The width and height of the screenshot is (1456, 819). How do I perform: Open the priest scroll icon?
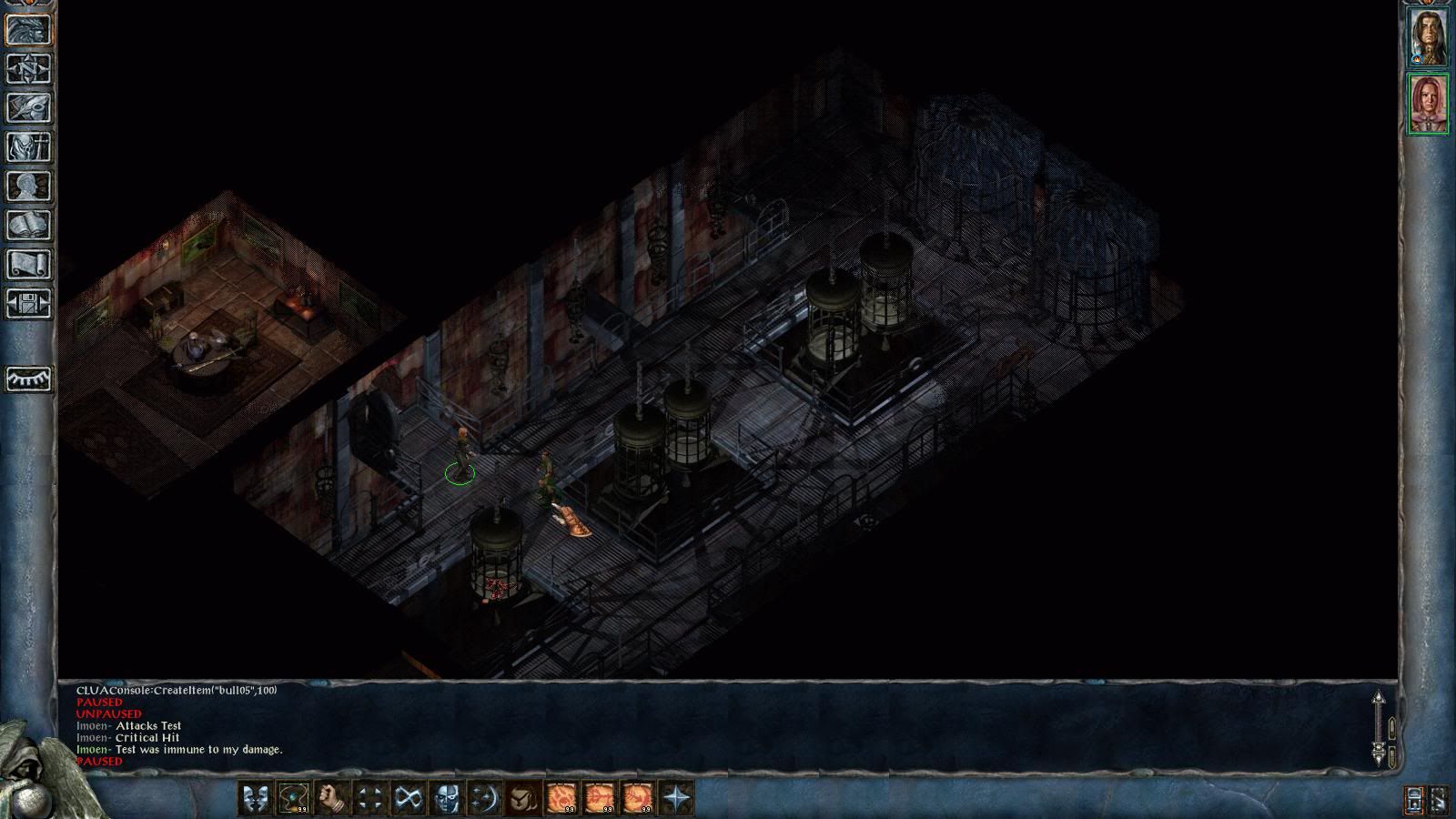pyautogui.click(x=28, y=265)
